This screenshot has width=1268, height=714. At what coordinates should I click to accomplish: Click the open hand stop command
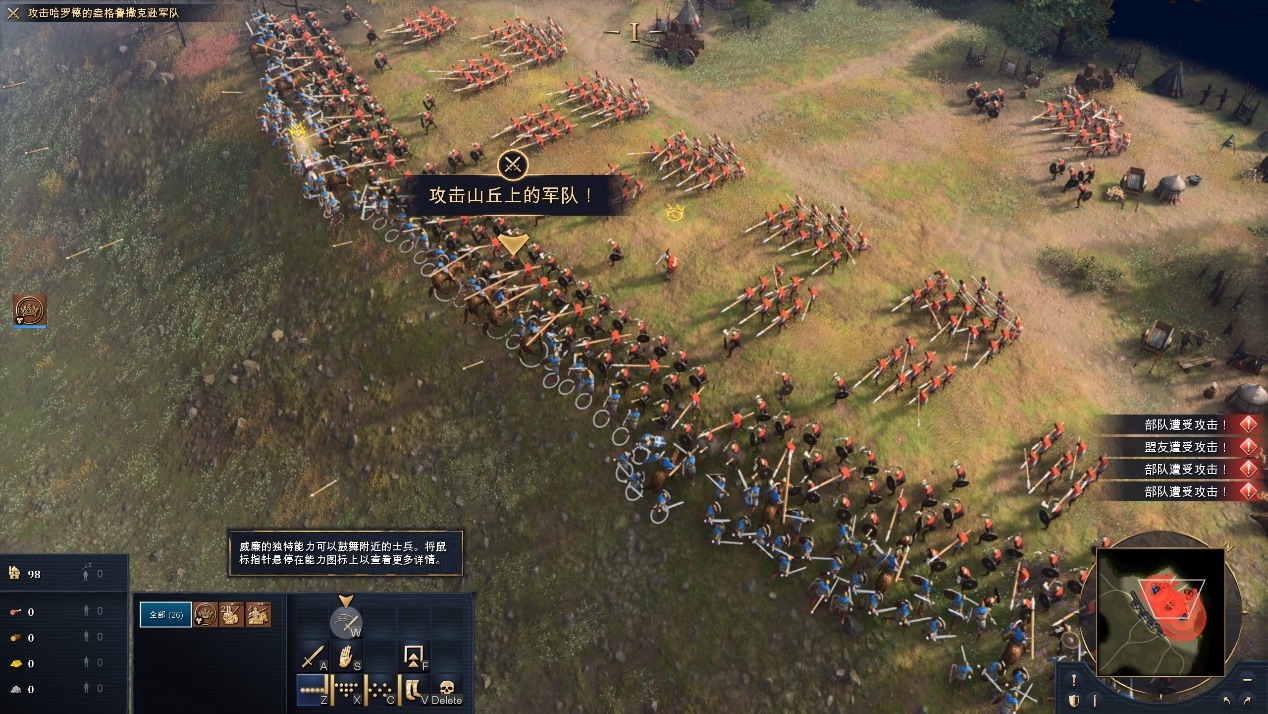[x=346, y=657]
